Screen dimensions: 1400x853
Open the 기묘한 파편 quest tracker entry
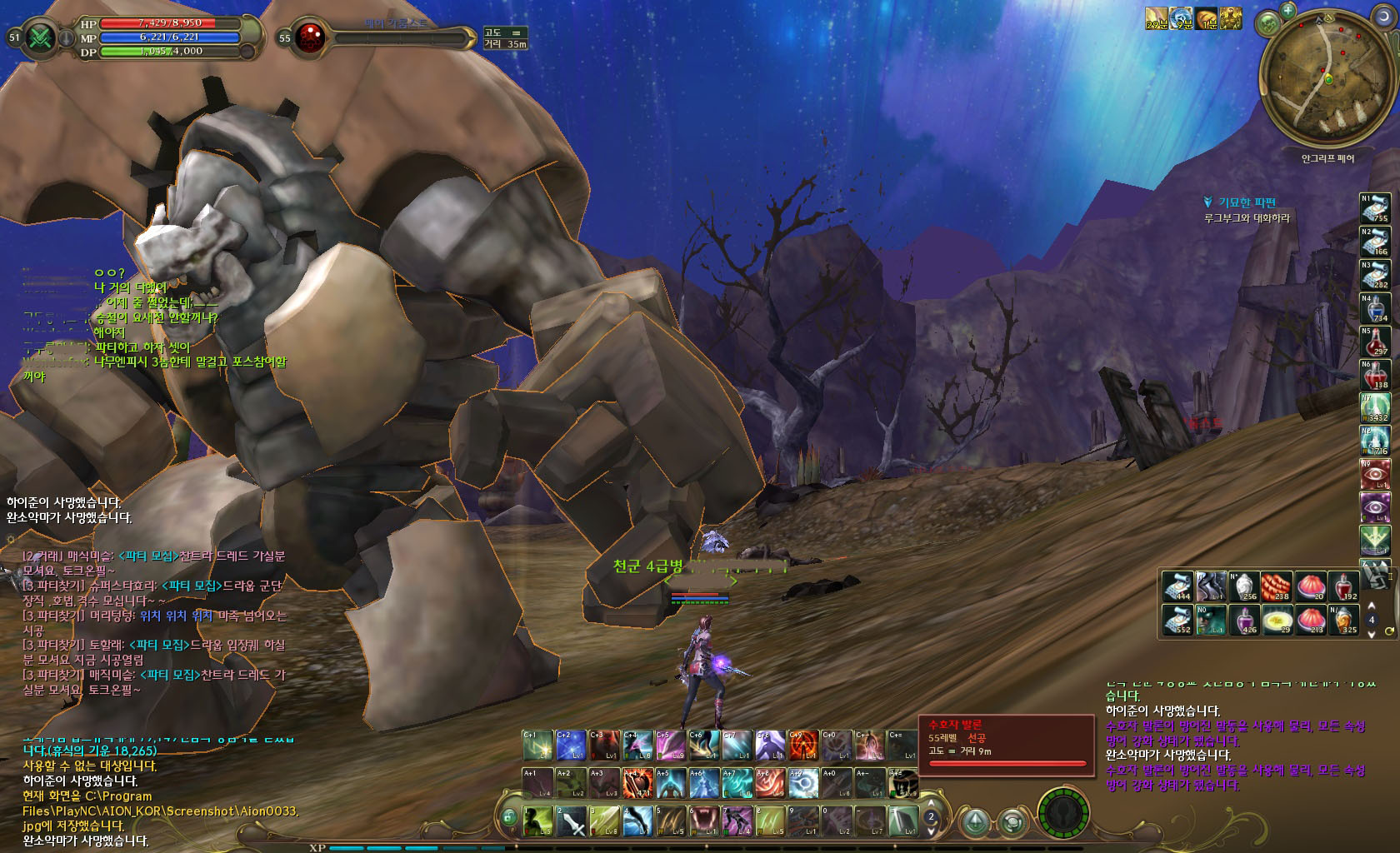tap(1247, 202)
